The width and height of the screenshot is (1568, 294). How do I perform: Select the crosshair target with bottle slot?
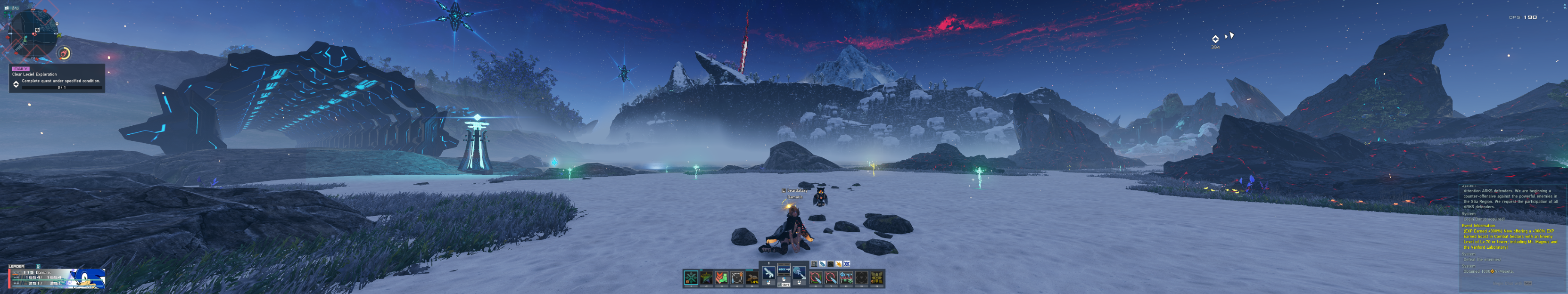tap(737, 278)
